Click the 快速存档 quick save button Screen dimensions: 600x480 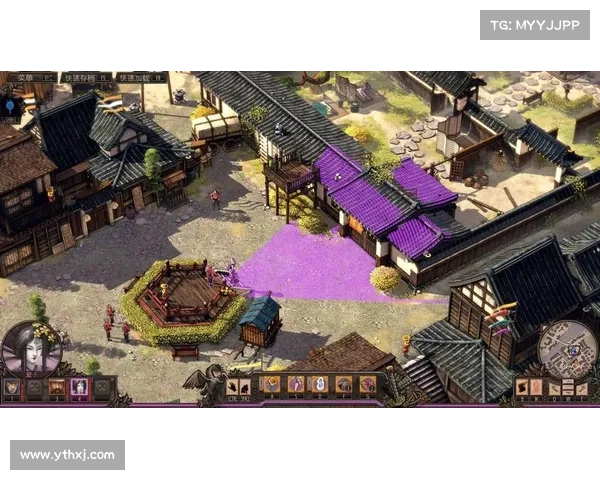click(84, 77)
